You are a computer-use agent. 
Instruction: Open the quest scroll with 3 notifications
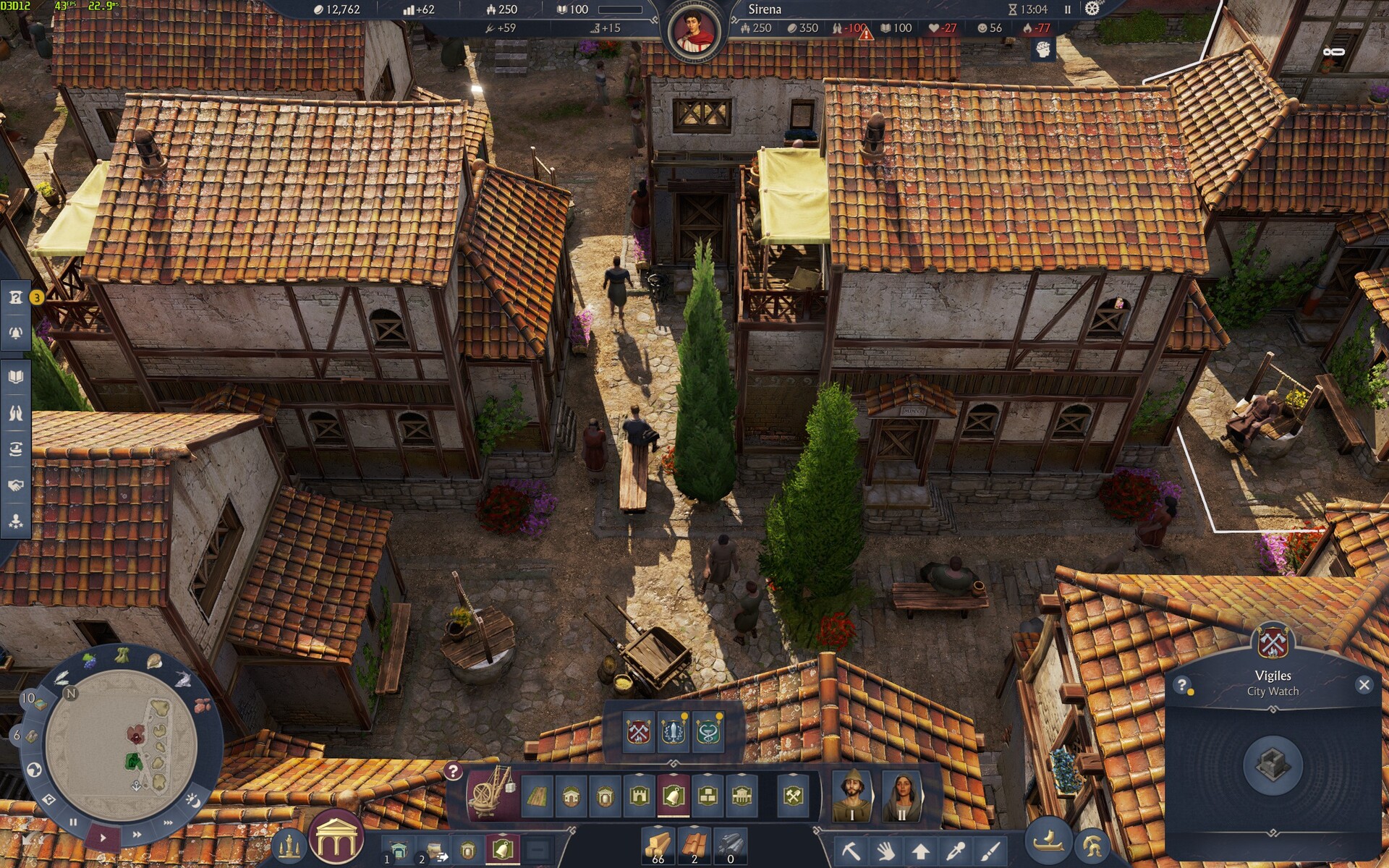pos(16,297)
